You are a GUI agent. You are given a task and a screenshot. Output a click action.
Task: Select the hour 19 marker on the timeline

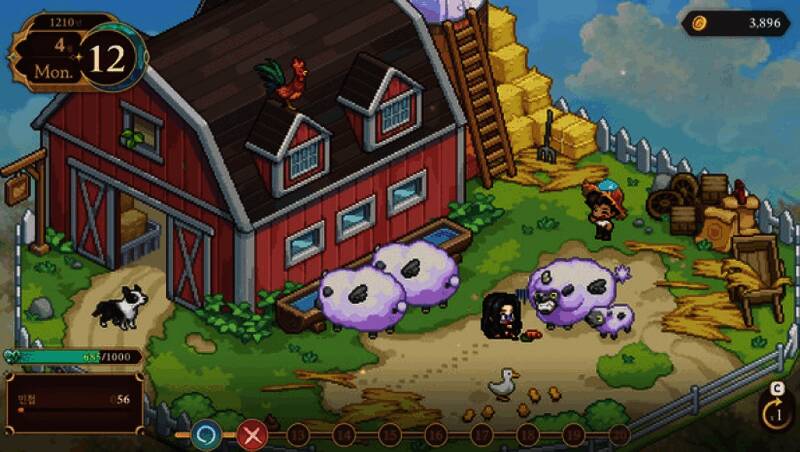[x=573, y=434]
